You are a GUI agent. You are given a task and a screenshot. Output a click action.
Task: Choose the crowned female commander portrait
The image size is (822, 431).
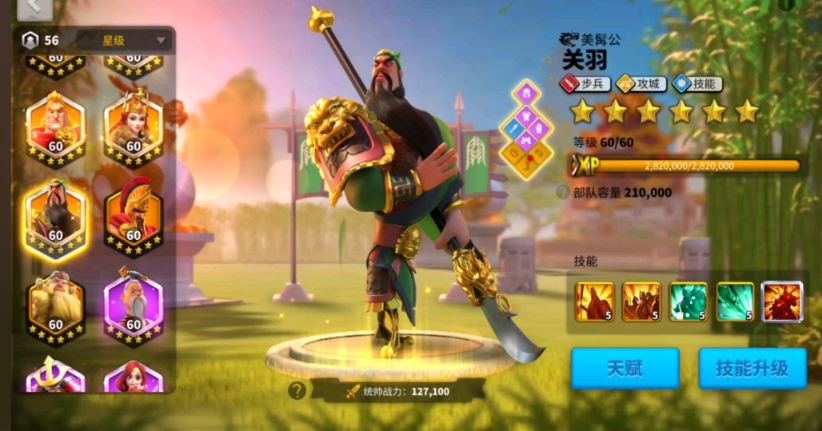tap(133, 127)
